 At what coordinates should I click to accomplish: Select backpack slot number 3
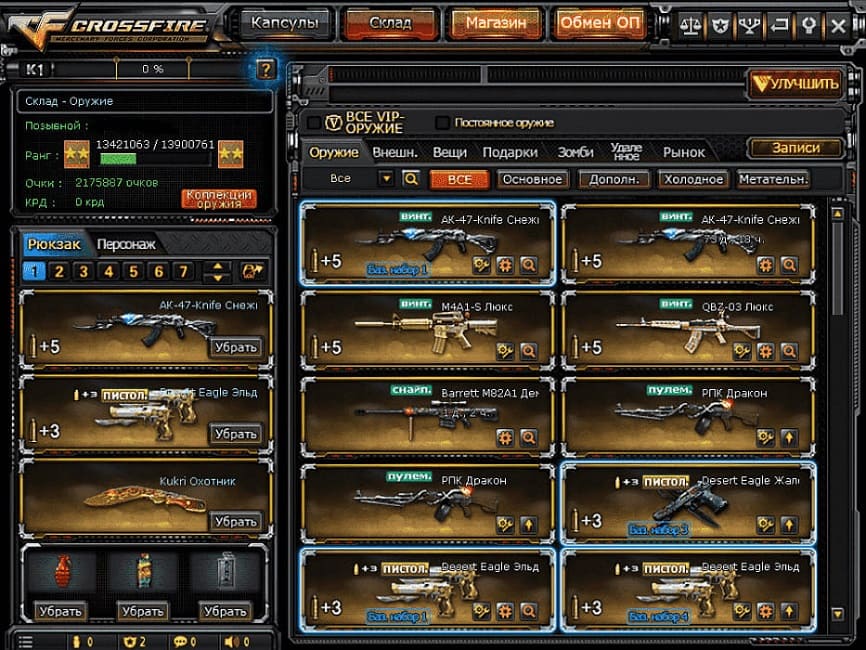[x=83, y=271]
